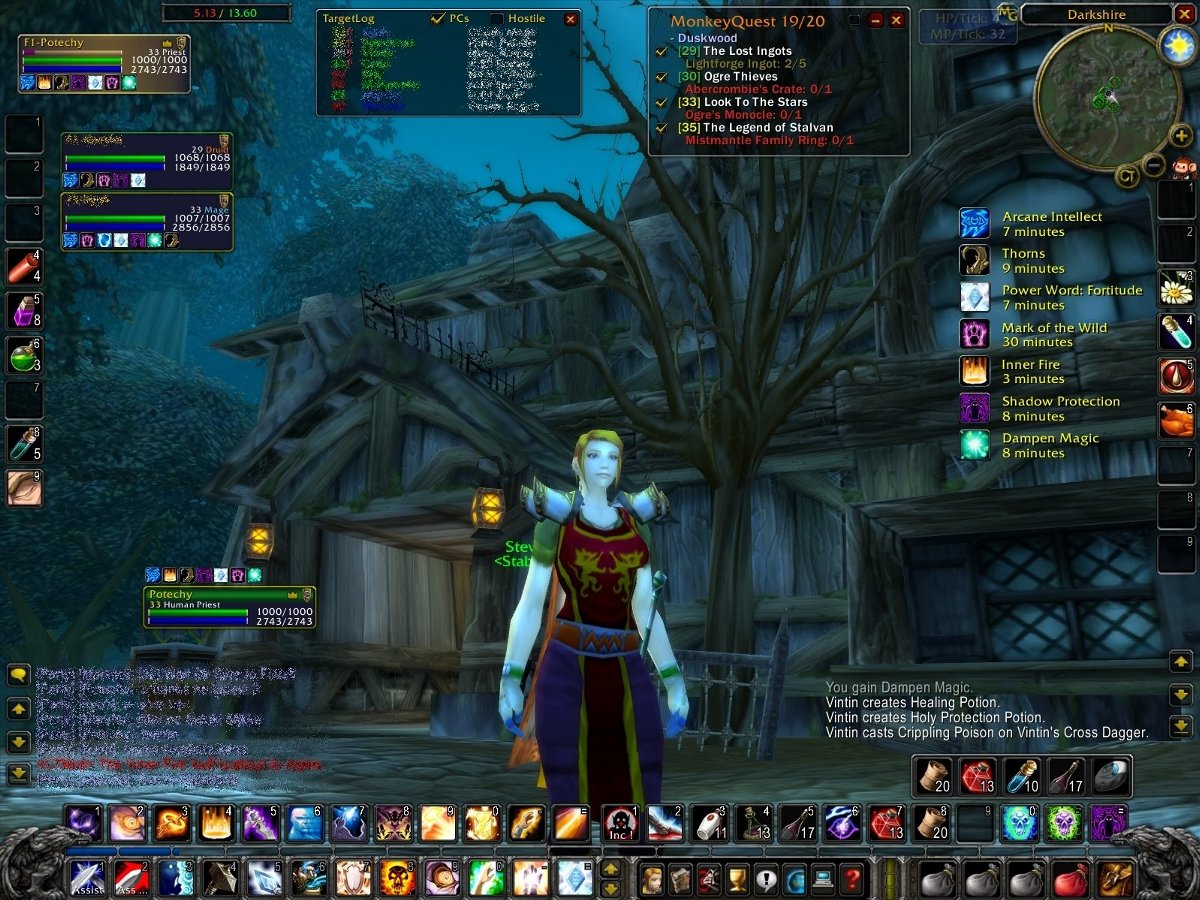The width and height of the screenshot is (1200, 900).
Task: Zoom out the minimap
Action: [x=1154, y=165]
